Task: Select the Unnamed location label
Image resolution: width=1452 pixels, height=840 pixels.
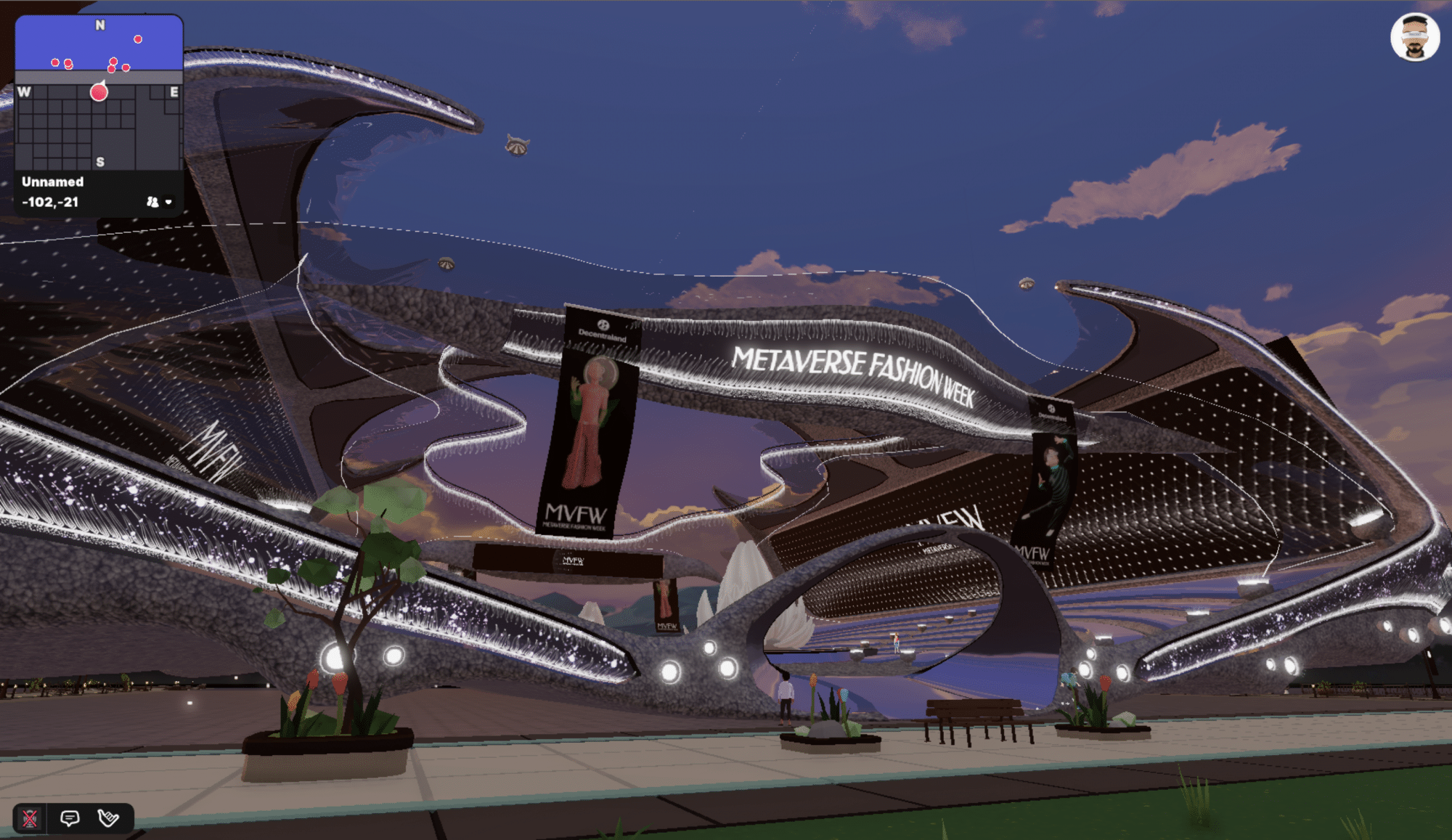Action: click(52, 182)
